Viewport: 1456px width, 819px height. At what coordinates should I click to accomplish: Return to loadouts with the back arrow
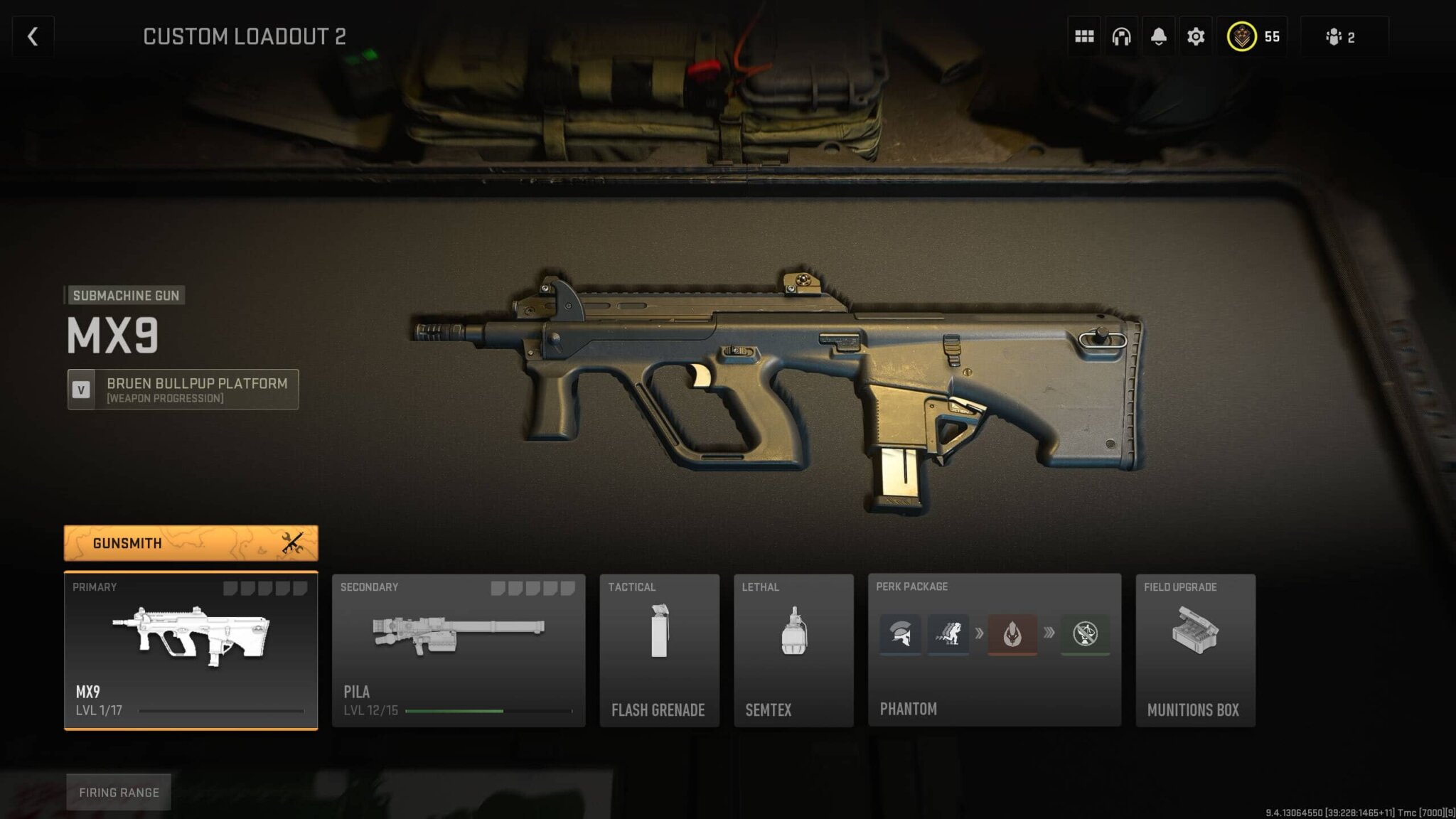click(x=31, y=36)
